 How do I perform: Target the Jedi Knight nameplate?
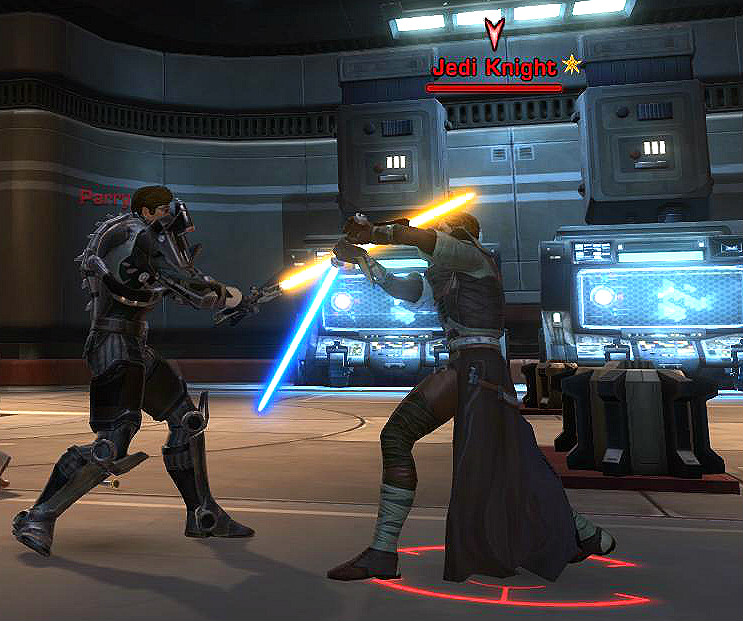[x=494, y=68]
